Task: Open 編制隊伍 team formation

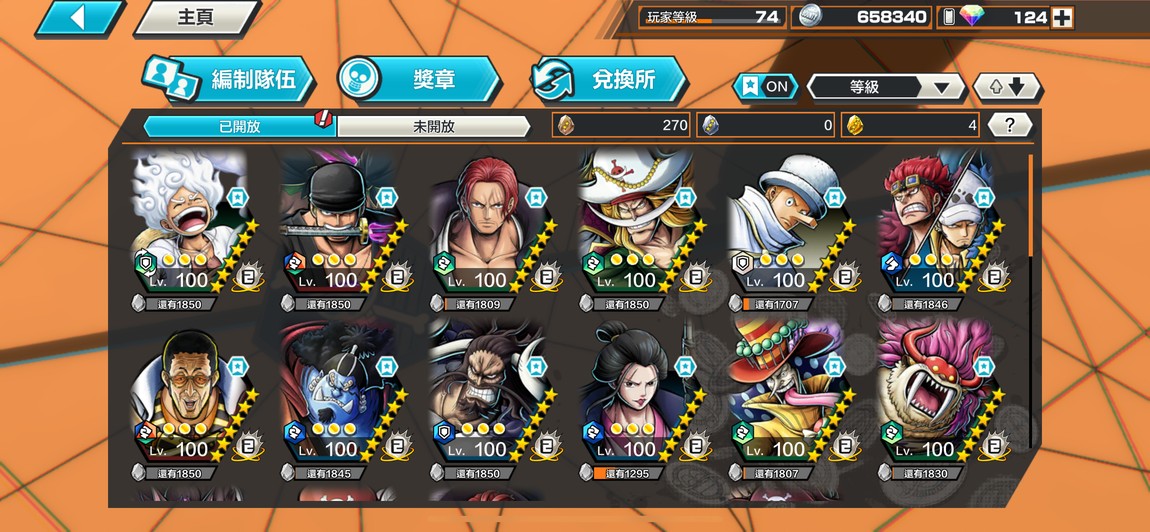Action: click(x=228, y=81)
